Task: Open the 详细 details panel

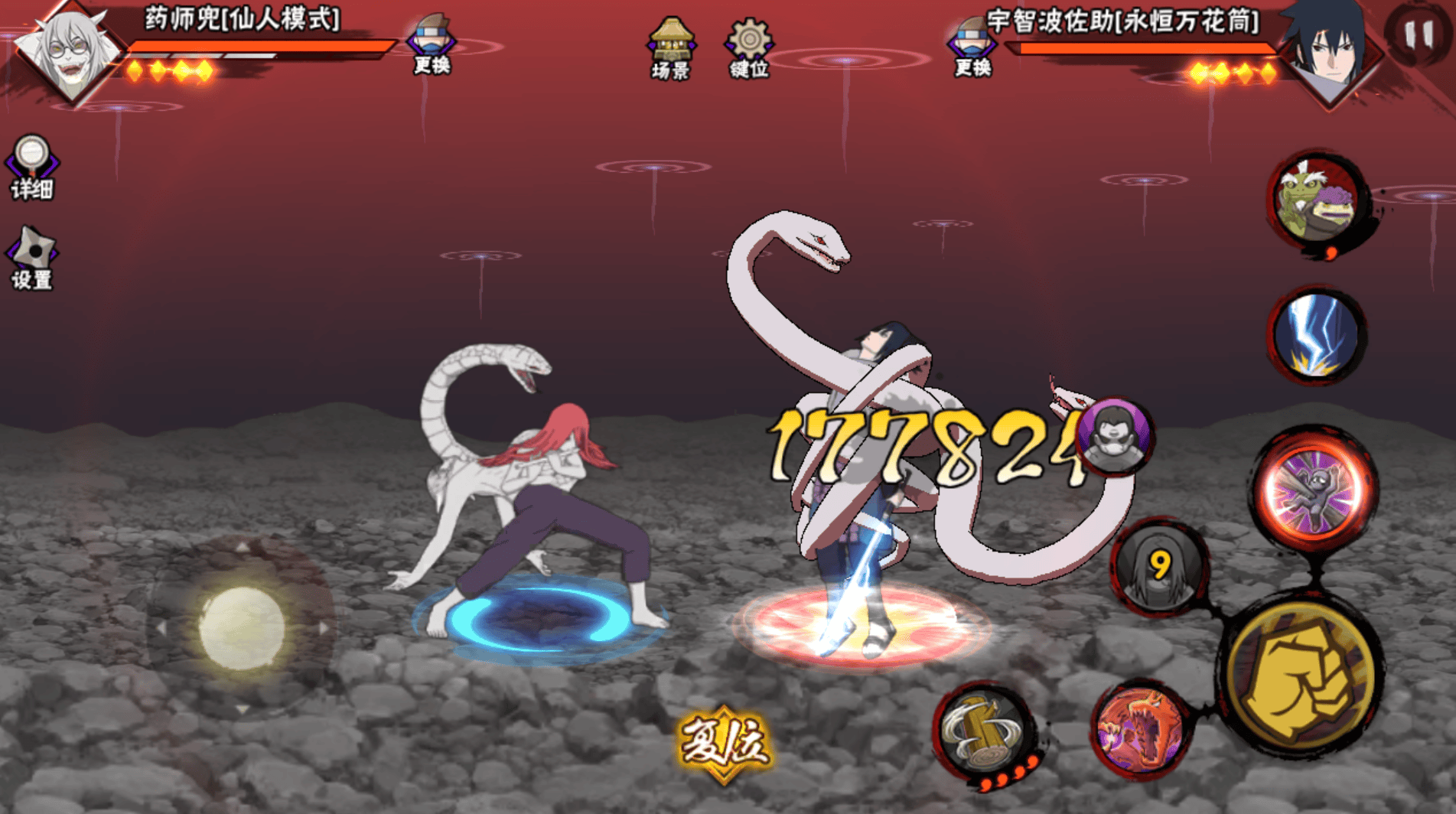Action: click(31, 167)
